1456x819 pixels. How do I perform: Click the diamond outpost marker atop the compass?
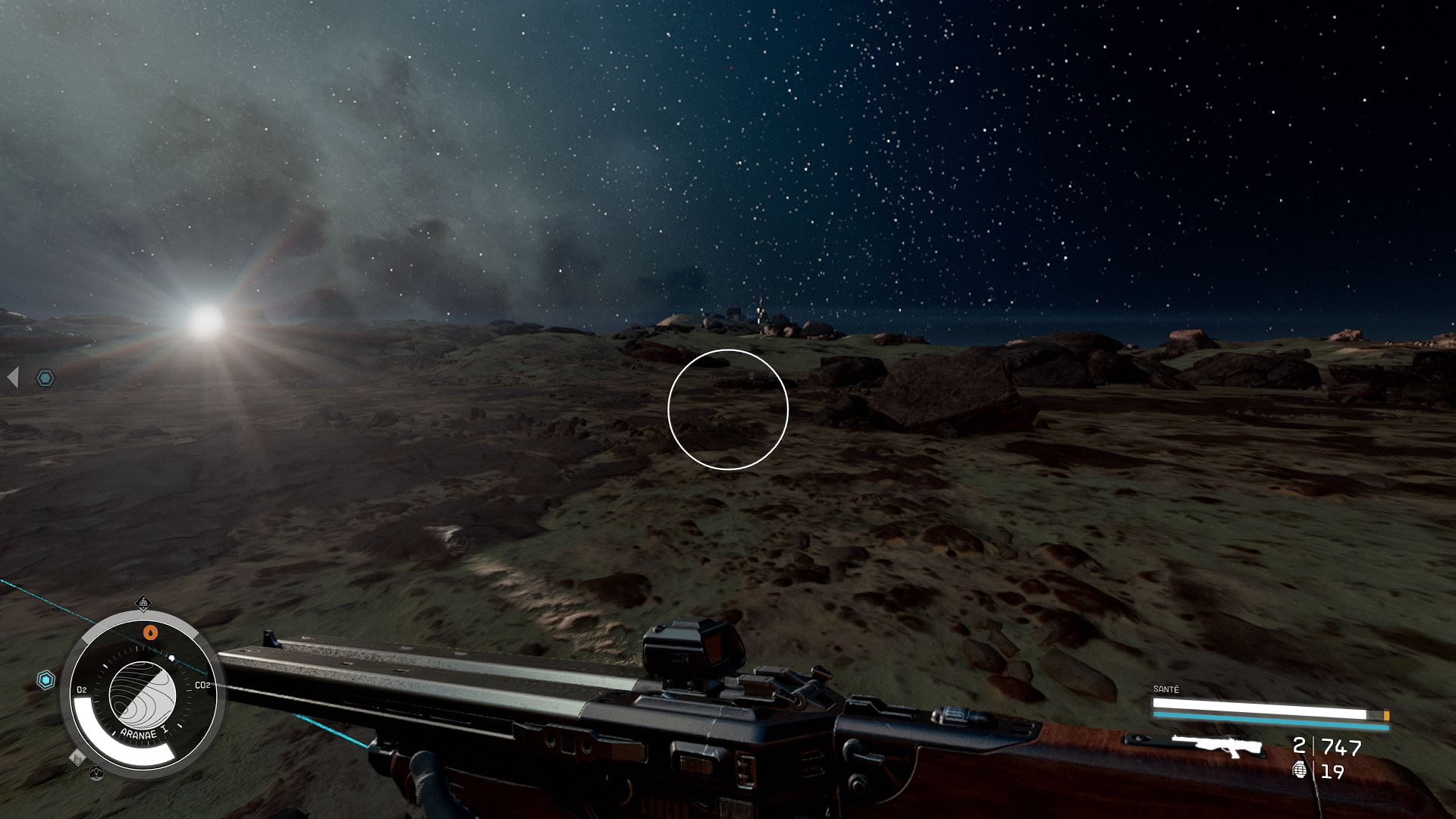(x=143, y=604)
